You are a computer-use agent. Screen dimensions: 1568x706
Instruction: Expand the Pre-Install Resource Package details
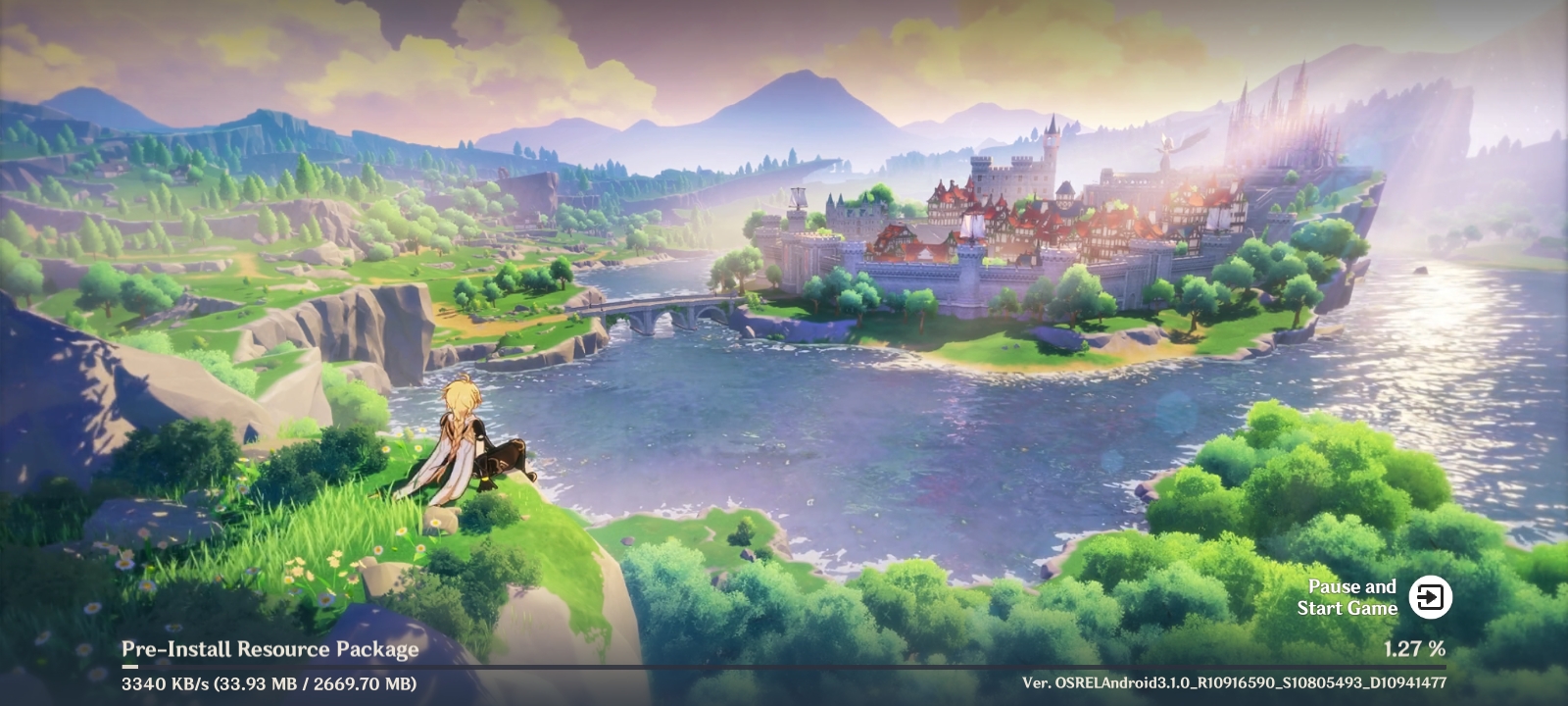(269, 648)
